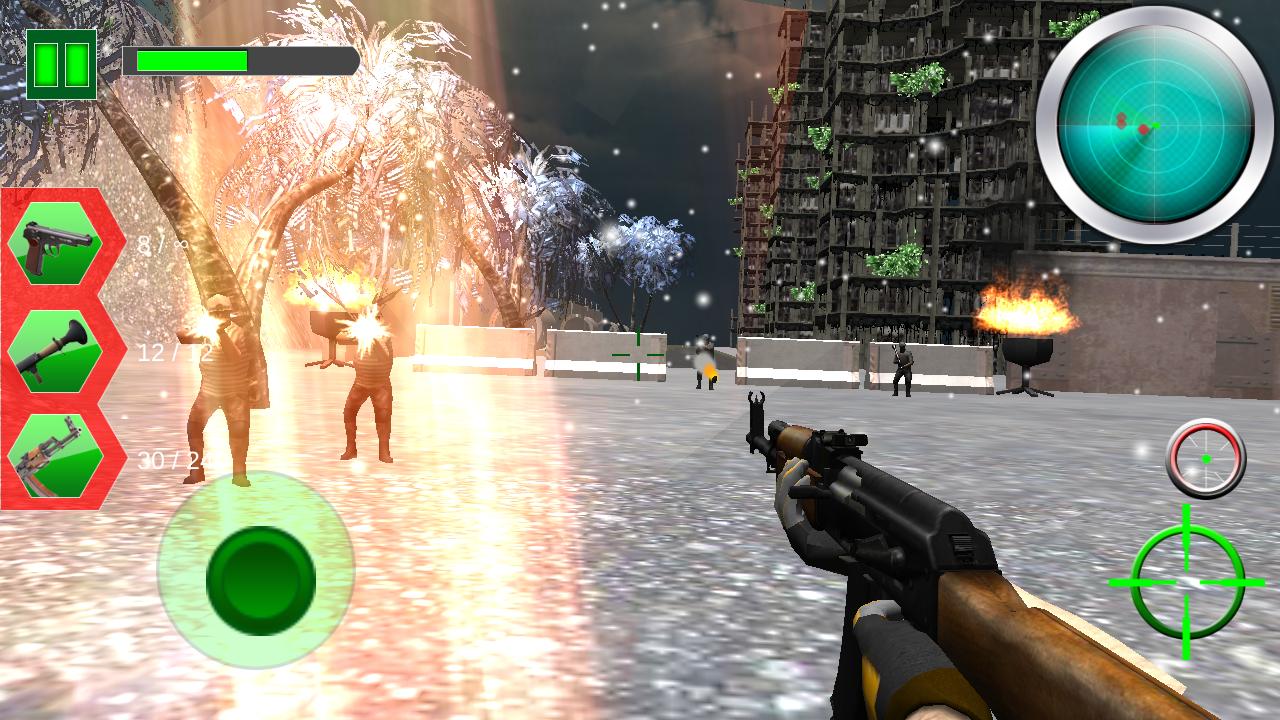
Task: Tap the red diamond enemy blip on radar
Action: pyautogui.click(x=1143, y=129)
